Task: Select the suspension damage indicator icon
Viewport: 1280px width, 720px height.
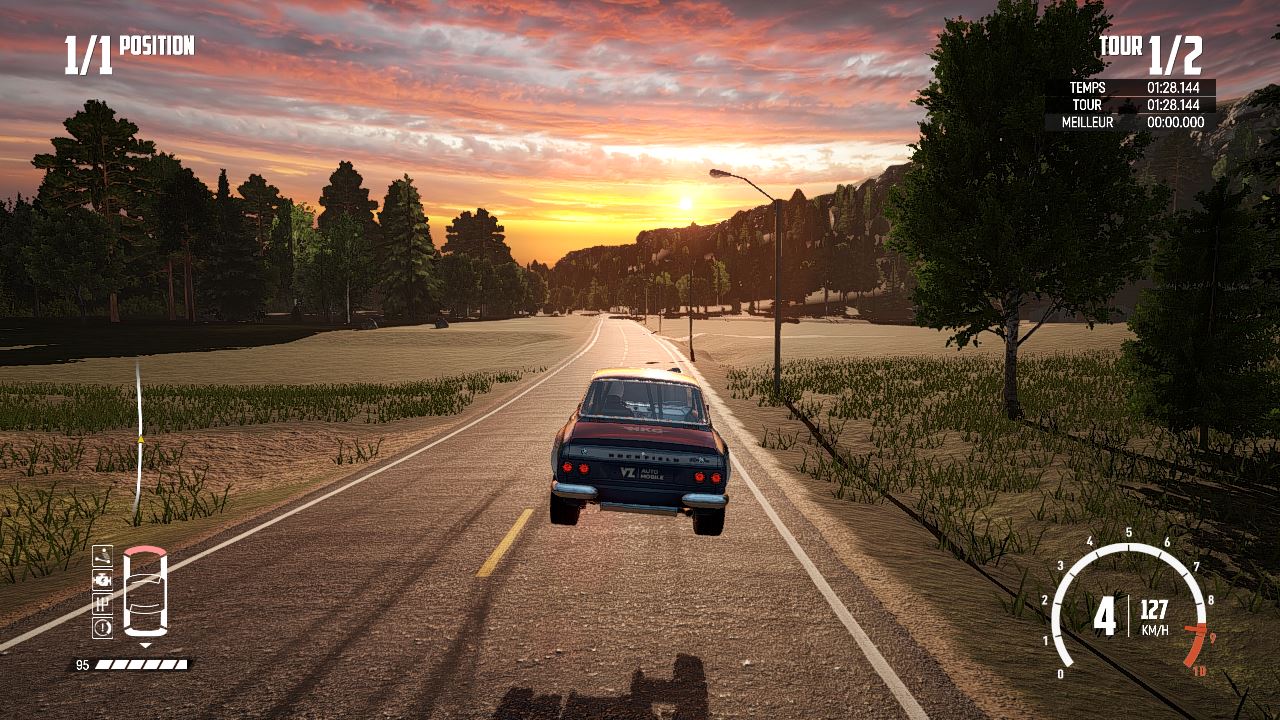Action: pos(102,555)
